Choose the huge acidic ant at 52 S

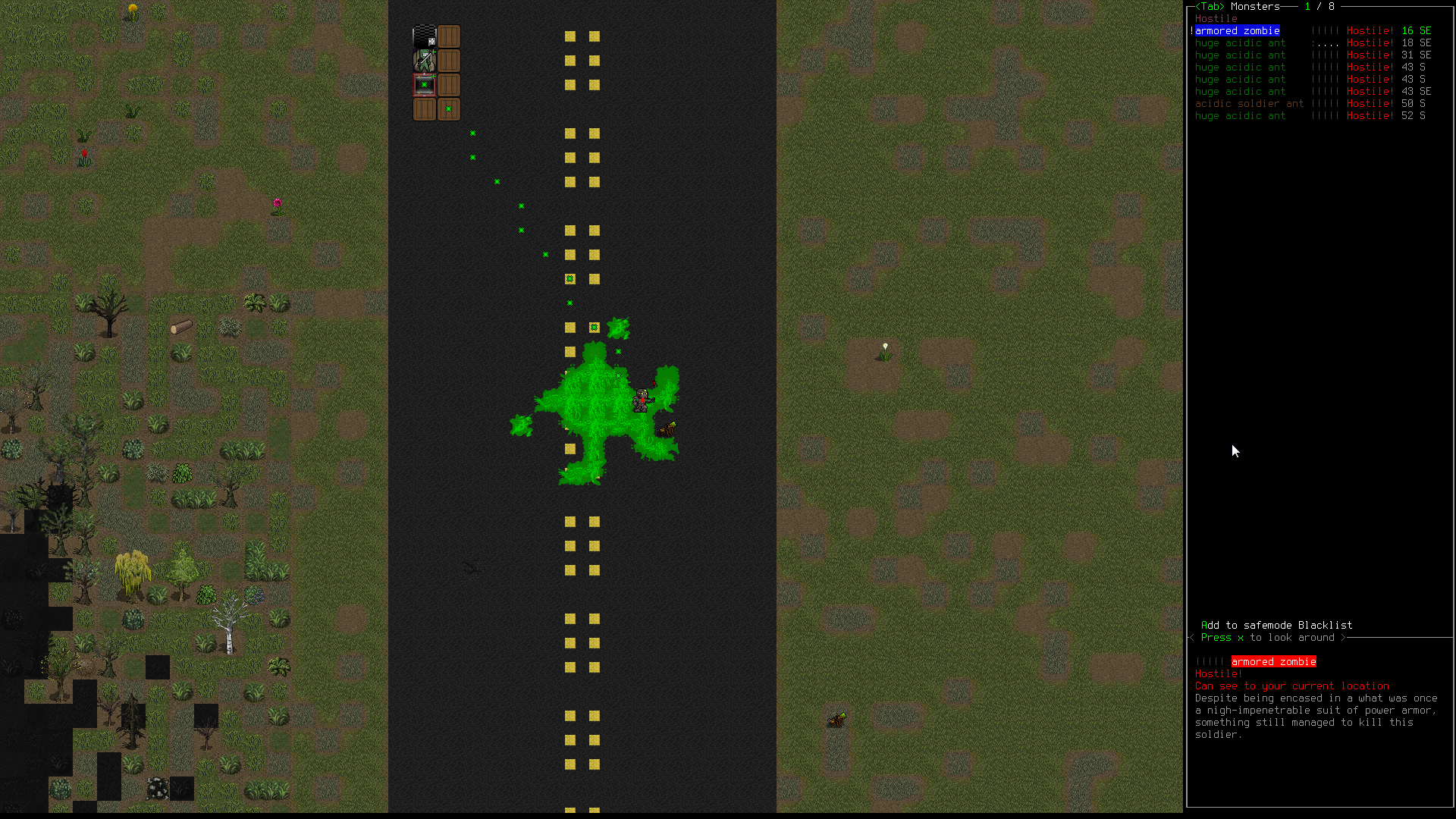(x=1240, y=116)
